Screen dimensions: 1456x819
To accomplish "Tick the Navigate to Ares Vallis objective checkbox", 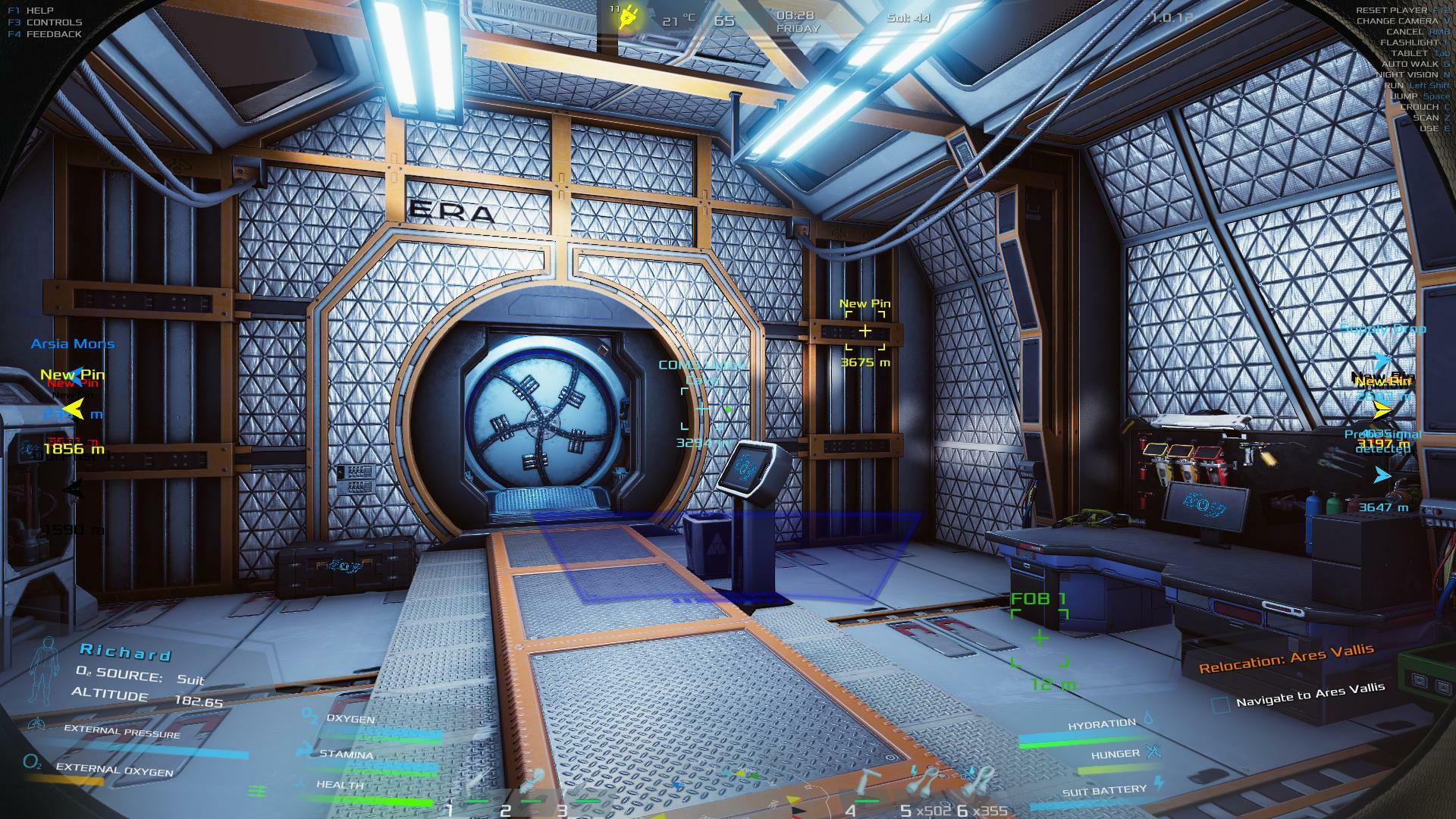I will pos(1220,704).
